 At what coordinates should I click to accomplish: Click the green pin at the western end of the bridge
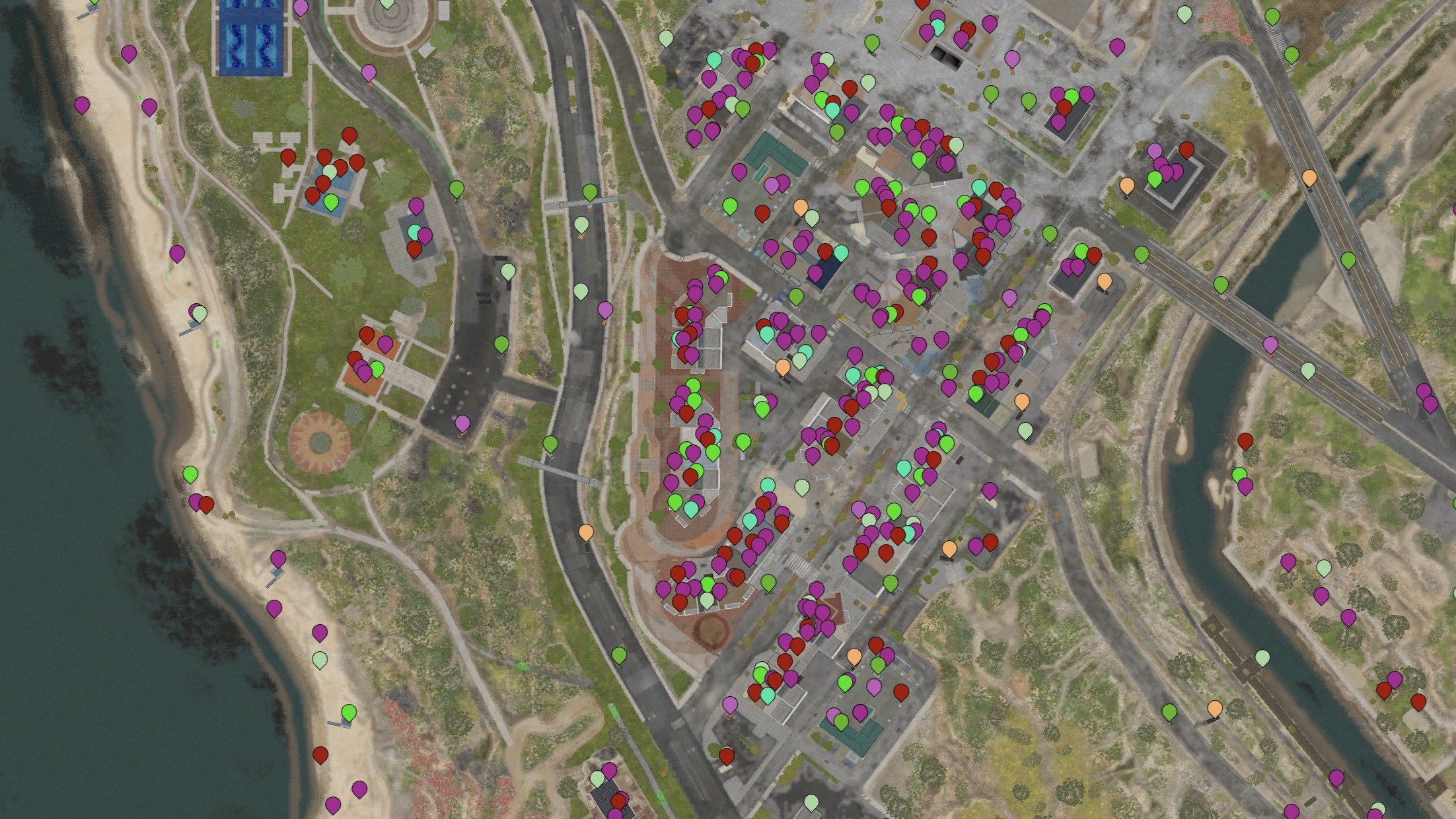[1141, 254]
